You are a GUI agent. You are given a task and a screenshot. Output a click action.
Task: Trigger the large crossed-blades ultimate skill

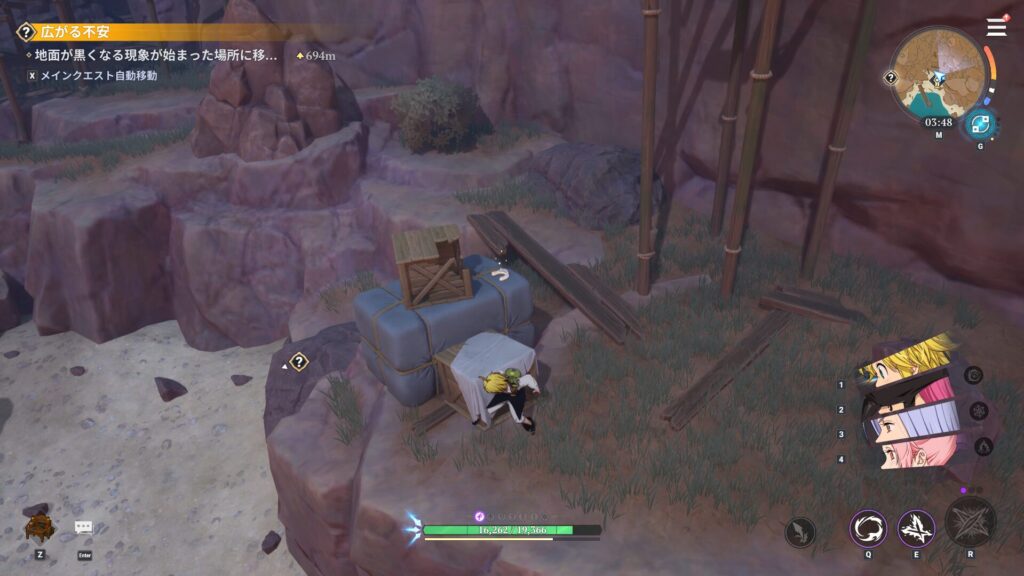[970, 522]
